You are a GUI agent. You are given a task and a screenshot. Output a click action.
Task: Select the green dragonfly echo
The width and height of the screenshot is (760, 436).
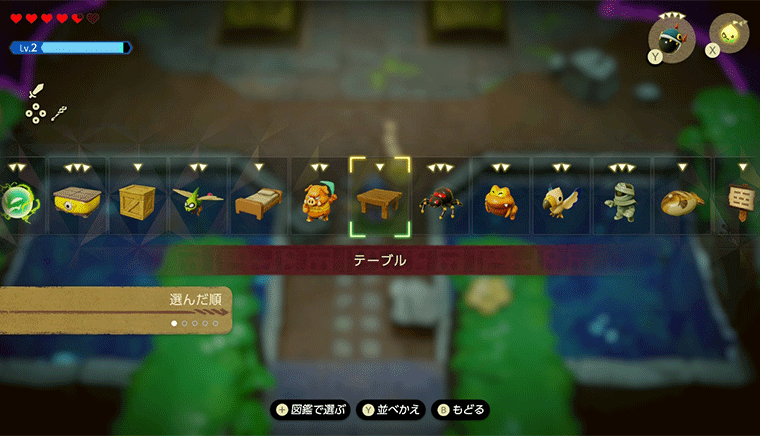click(x=197, y=200)
